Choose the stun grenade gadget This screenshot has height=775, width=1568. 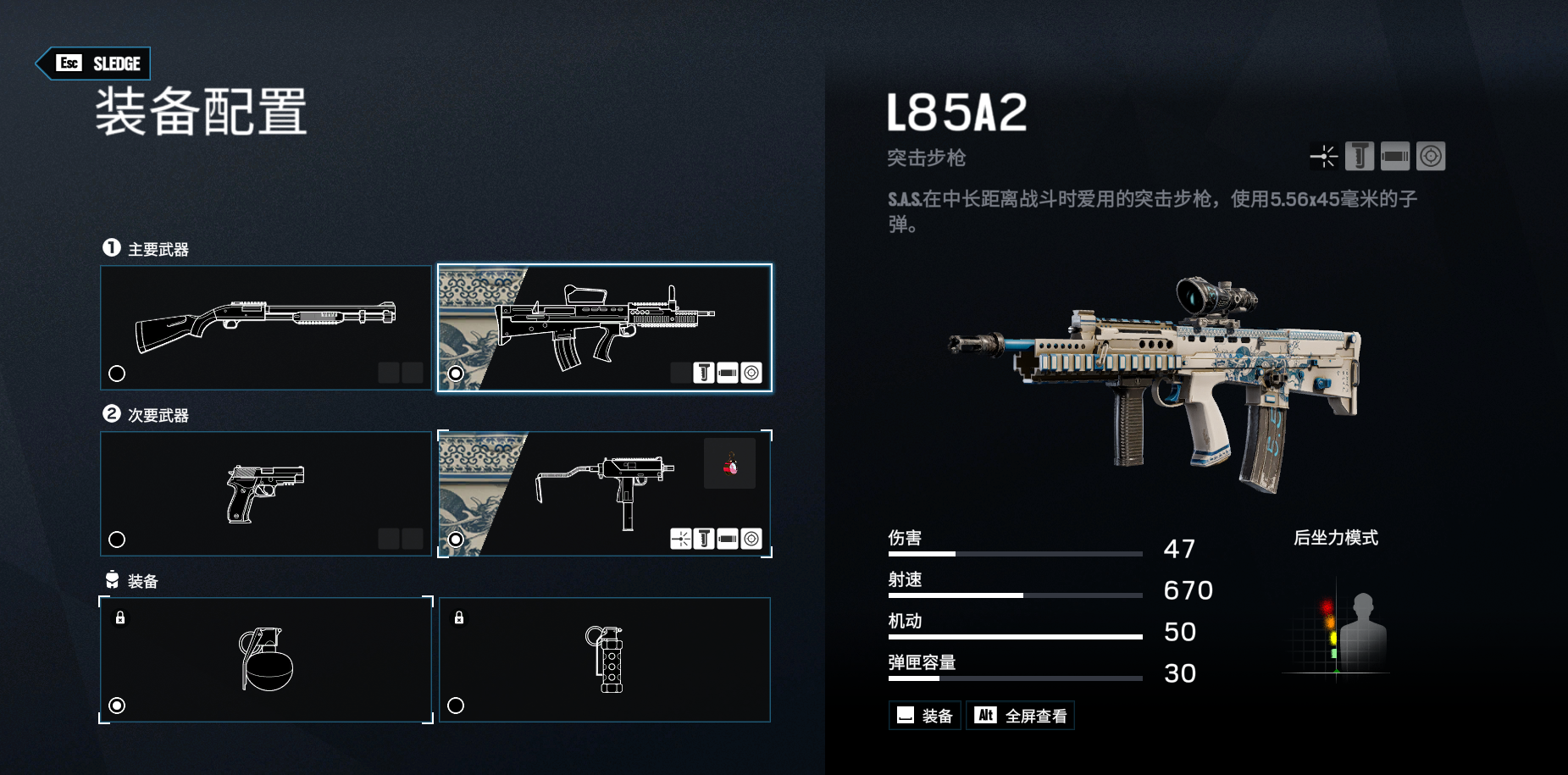point(604,660)
